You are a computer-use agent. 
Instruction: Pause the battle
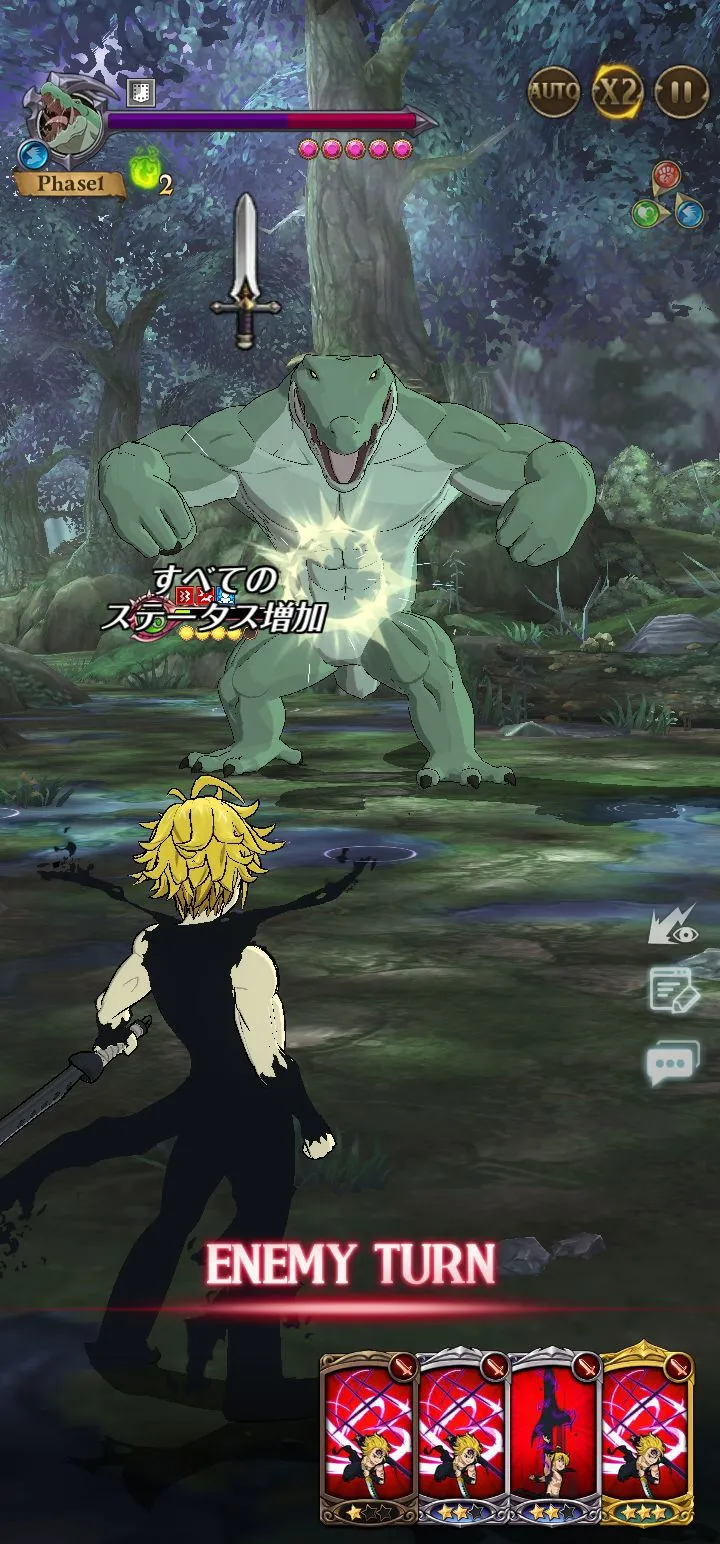pyautogui.click(x=681, y=93)
